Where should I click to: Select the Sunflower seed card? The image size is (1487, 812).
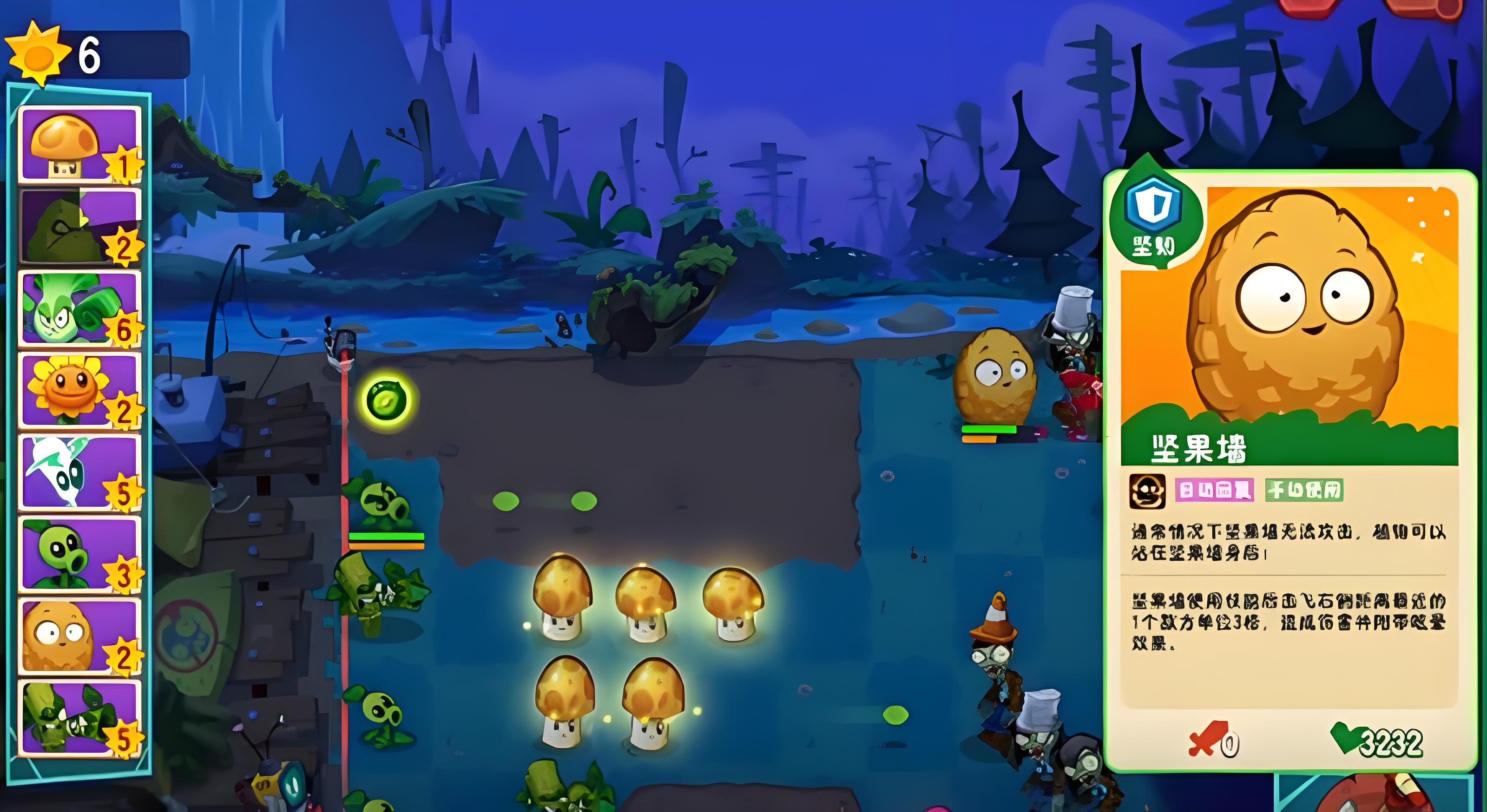[x=79, y=390]
